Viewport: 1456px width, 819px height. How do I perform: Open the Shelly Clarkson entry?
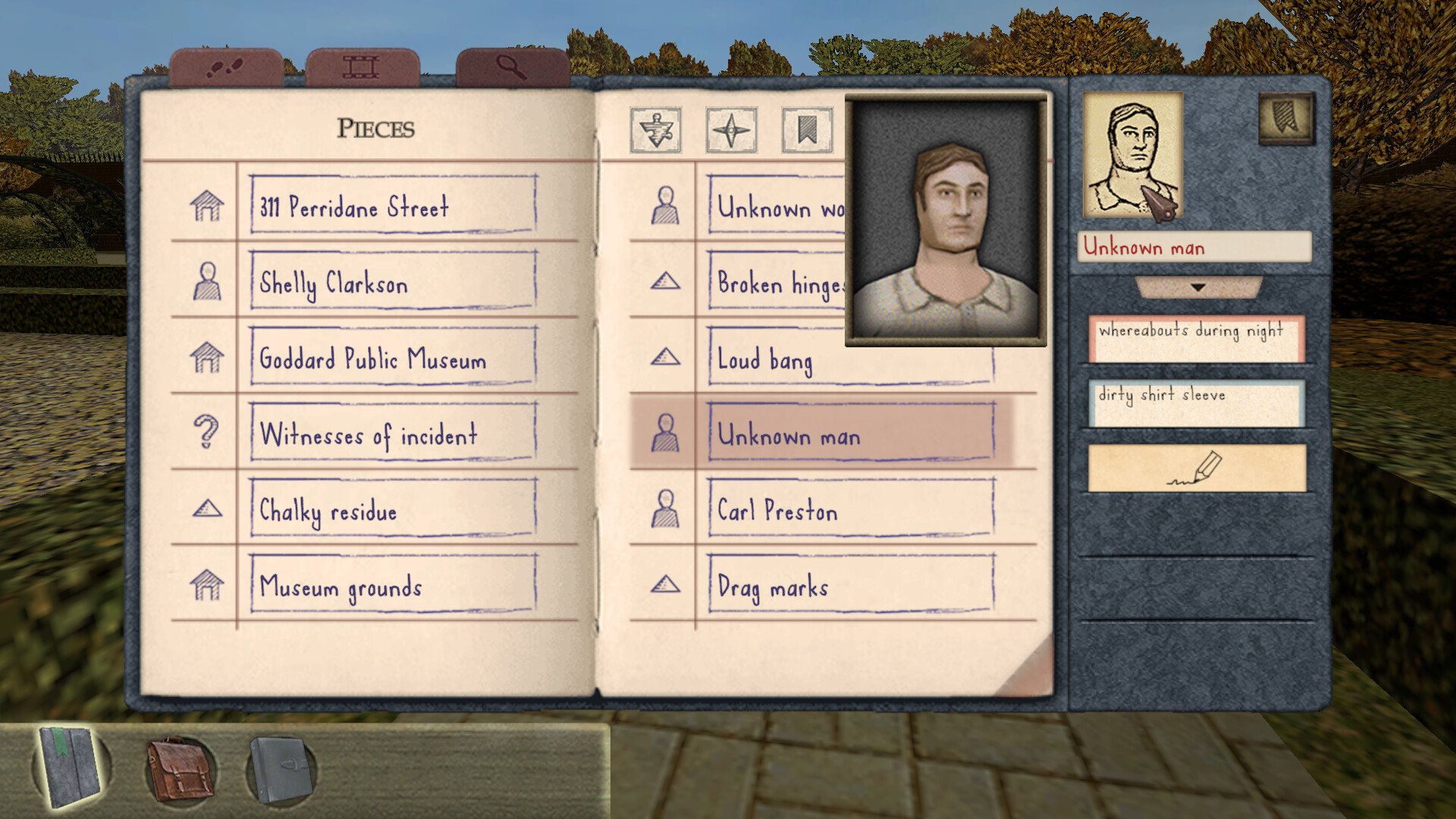(x=393, y=282)
